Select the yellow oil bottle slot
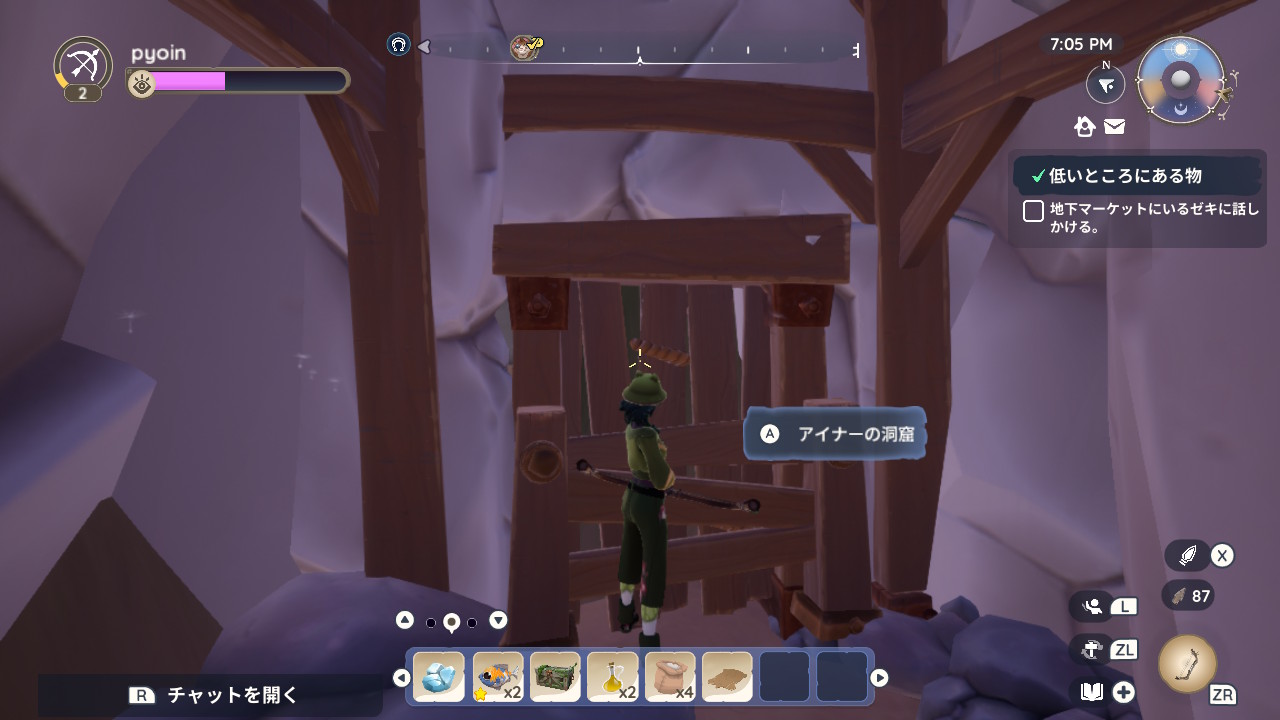The image size is (1280, 720). click(x=613, y=677)
